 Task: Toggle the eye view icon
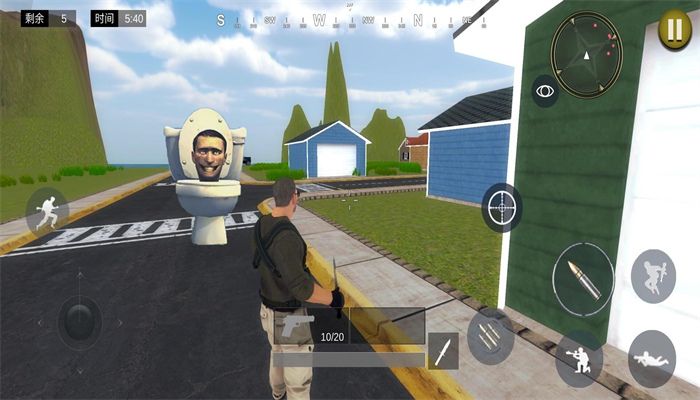[x=545, y=91]
